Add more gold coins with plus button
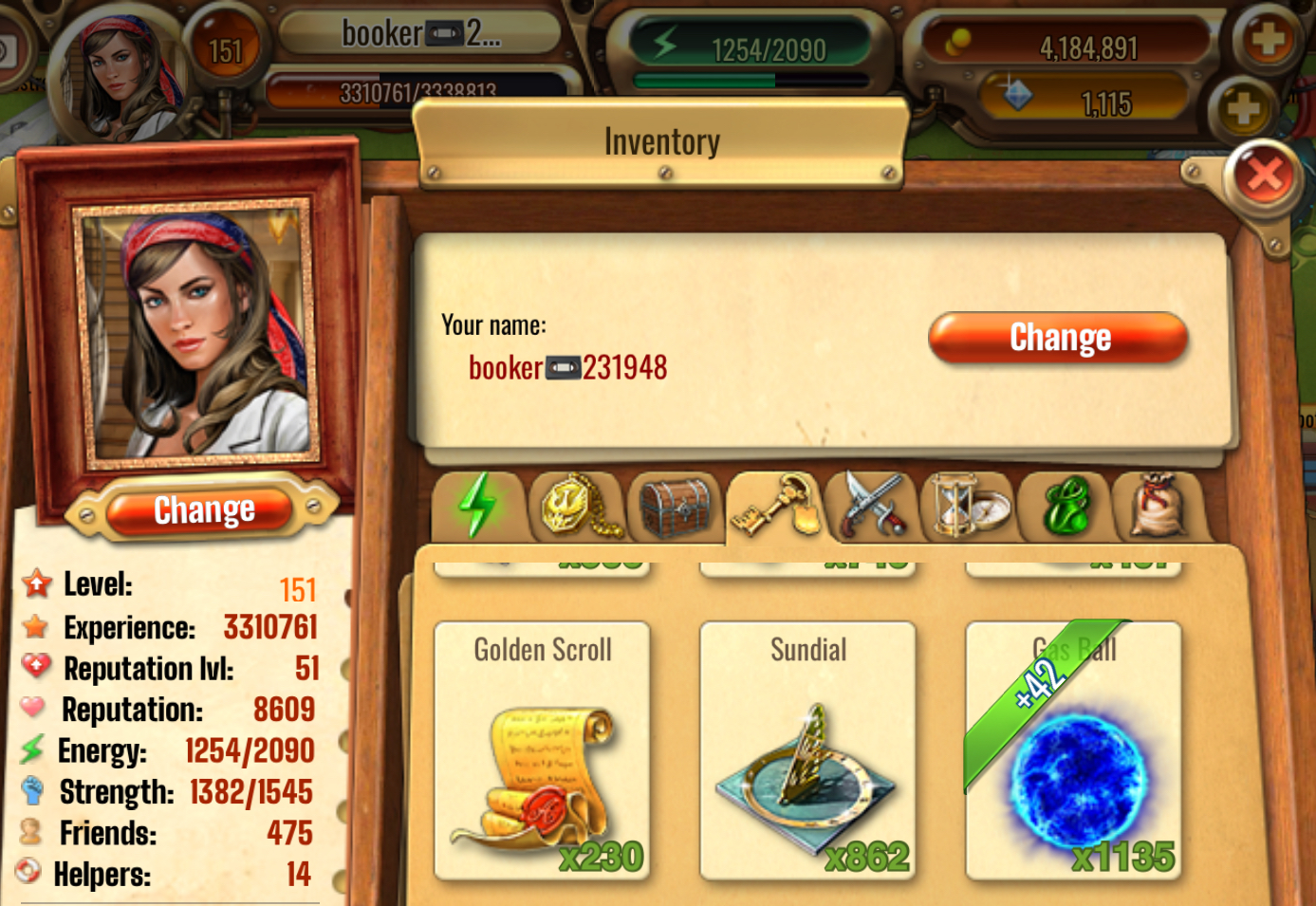Screen dimensions: 1316x906 pos(1269,41)
